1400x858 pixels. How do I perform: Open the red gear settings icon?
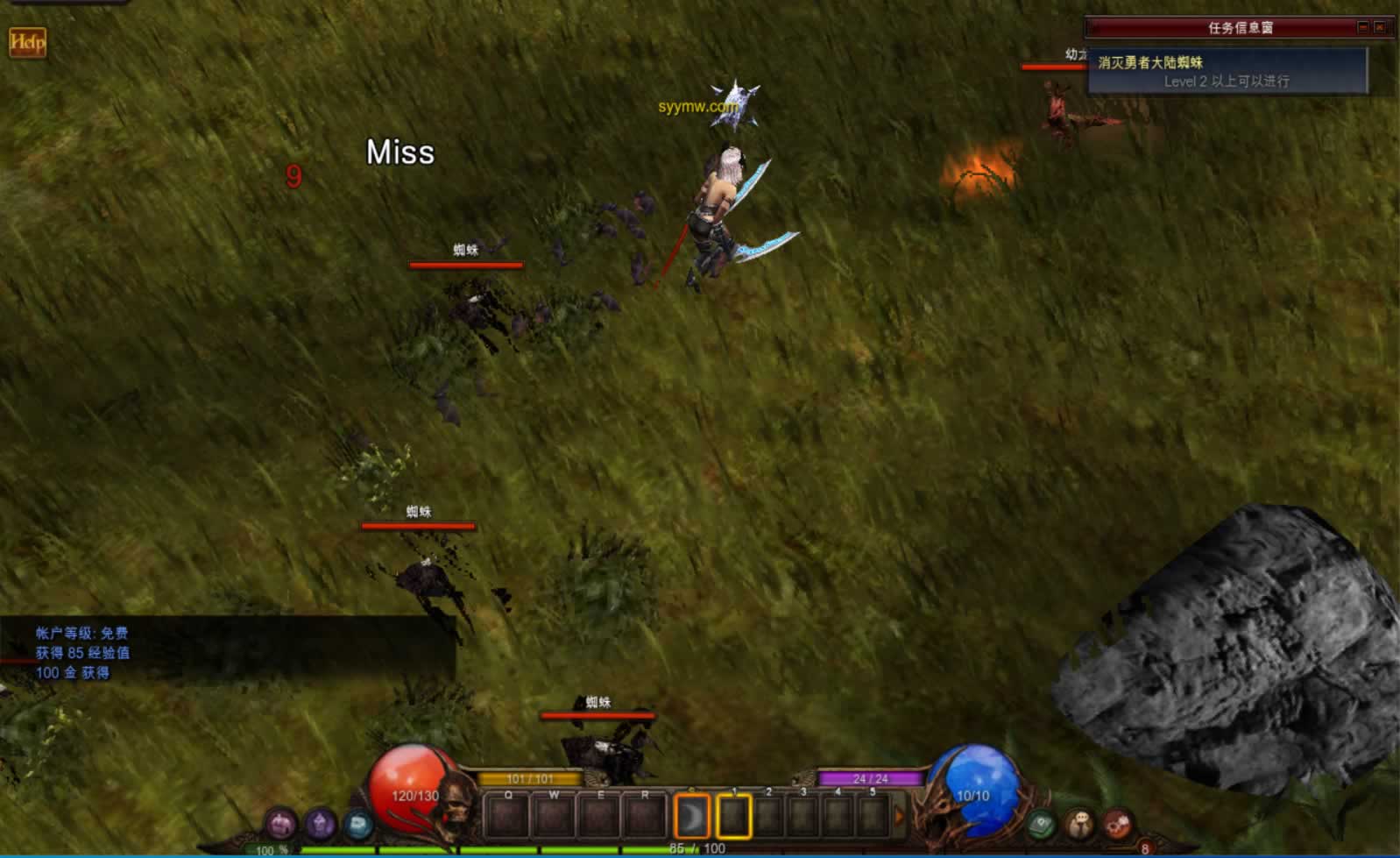pyautogui.click(x=1117, y=824)
